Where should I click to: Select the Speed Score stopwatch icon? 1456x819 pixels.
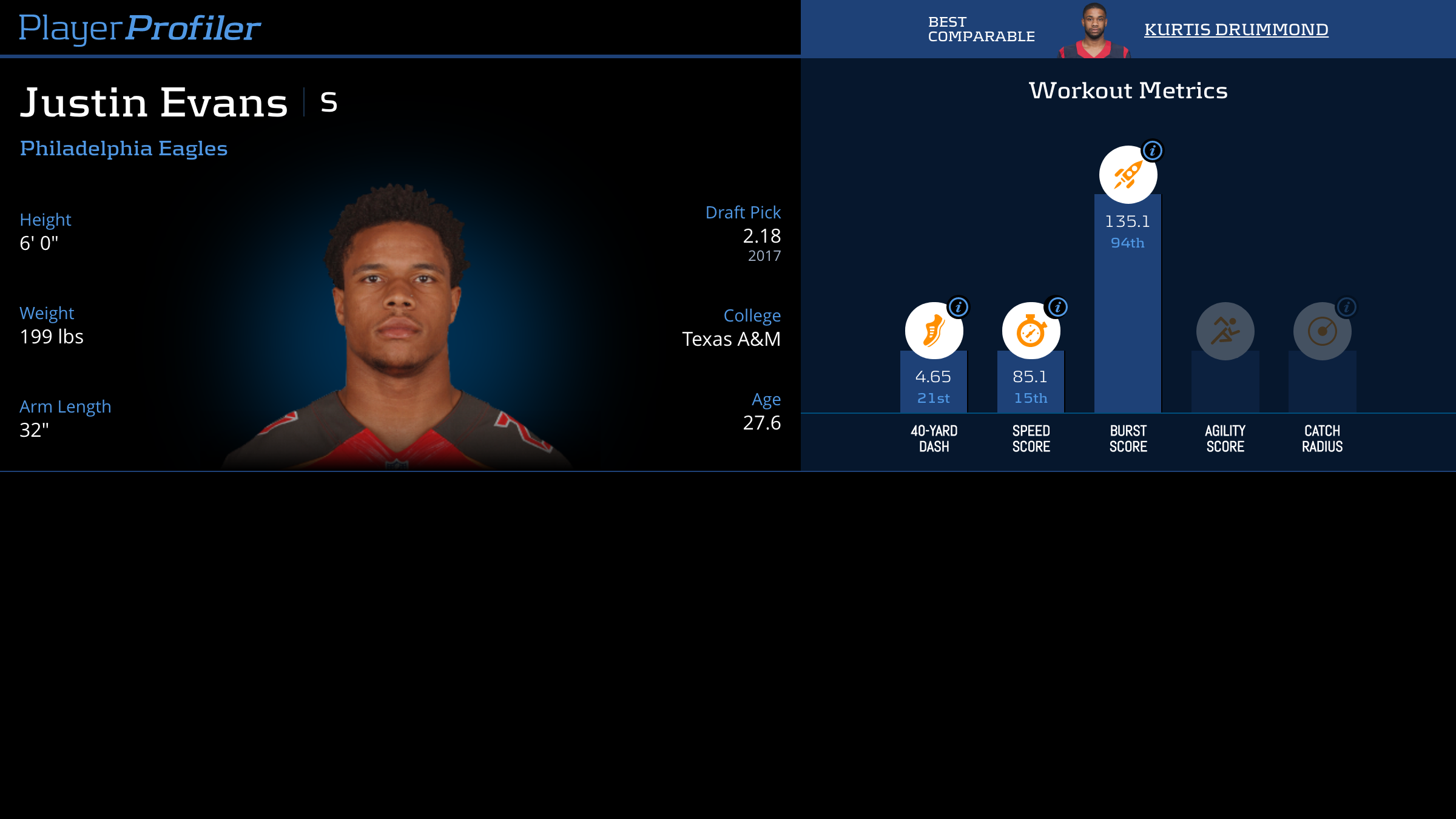pos(1031,331)
